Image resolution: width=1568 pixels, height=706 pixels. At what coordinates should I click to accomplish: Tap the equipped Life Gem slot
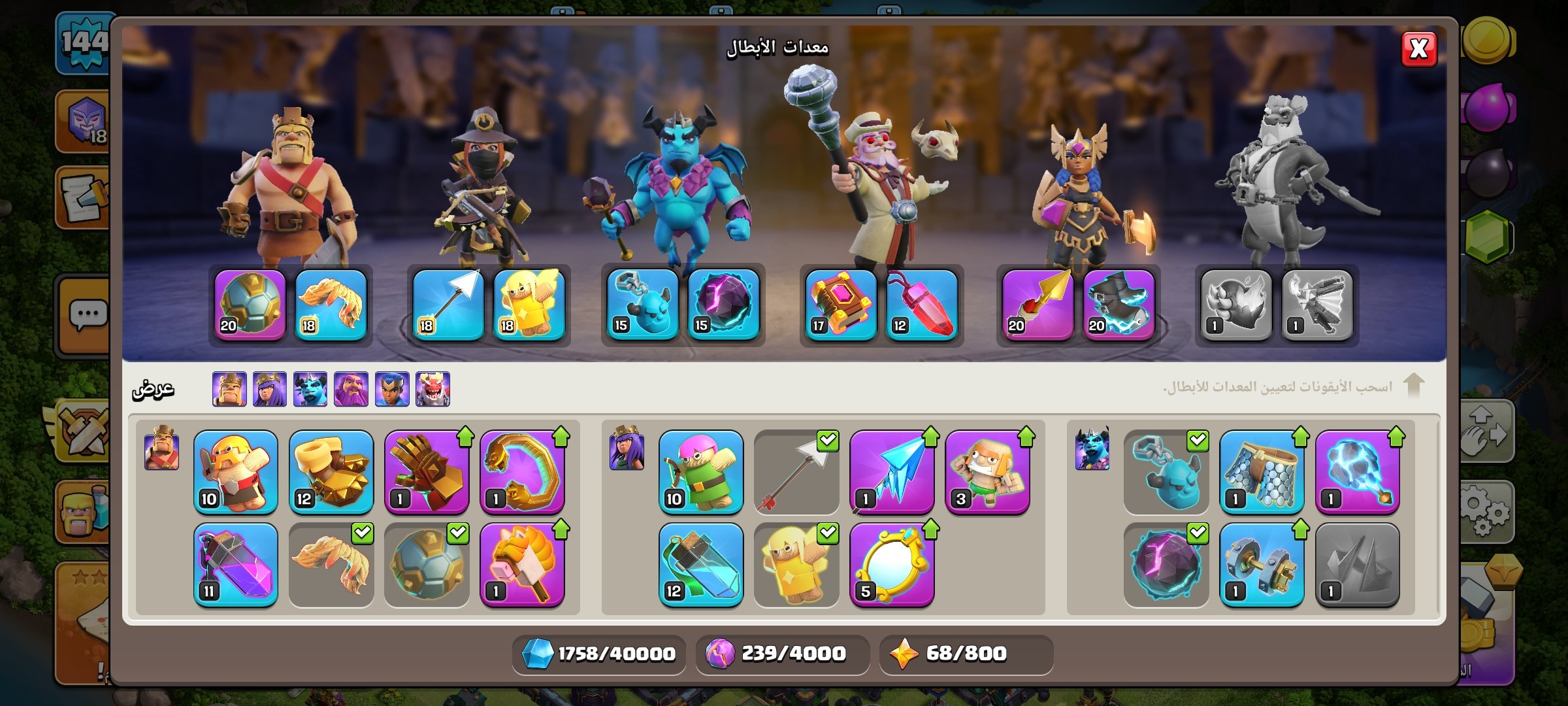click(922, 305)
